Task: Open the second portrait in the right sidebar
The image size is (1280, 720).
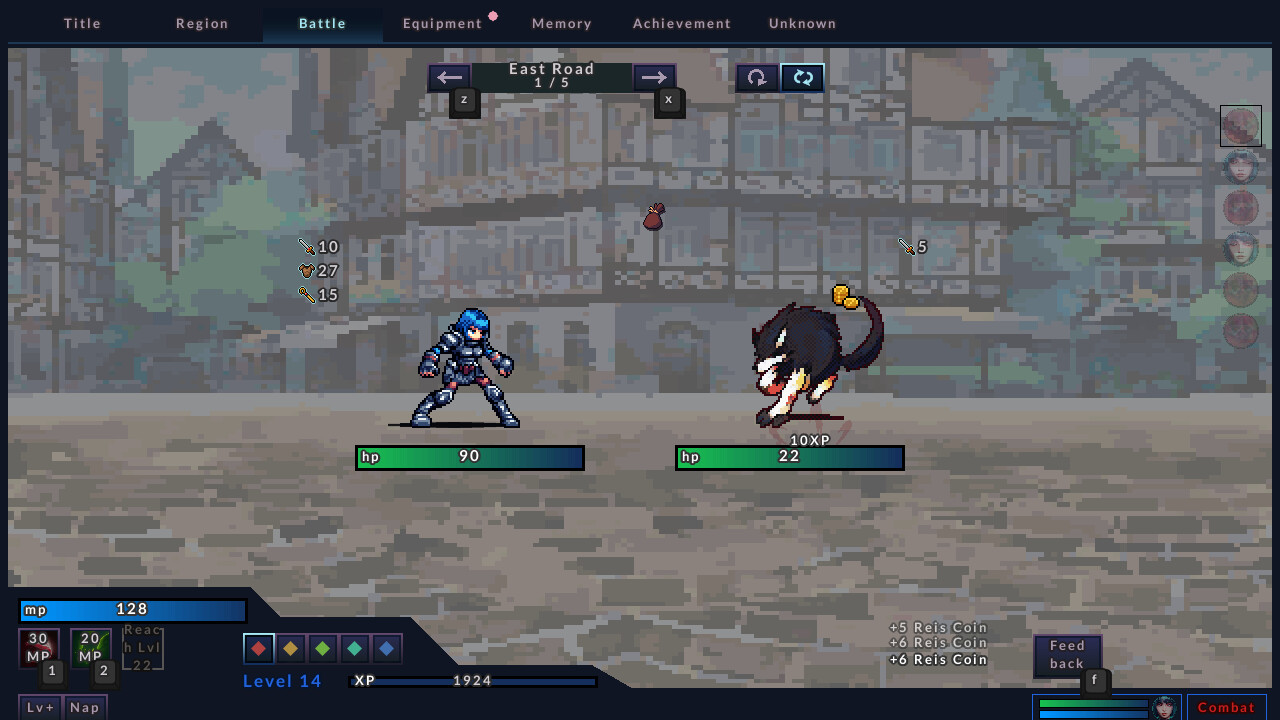Action: pyautogui.click(x=1240, y=167)
